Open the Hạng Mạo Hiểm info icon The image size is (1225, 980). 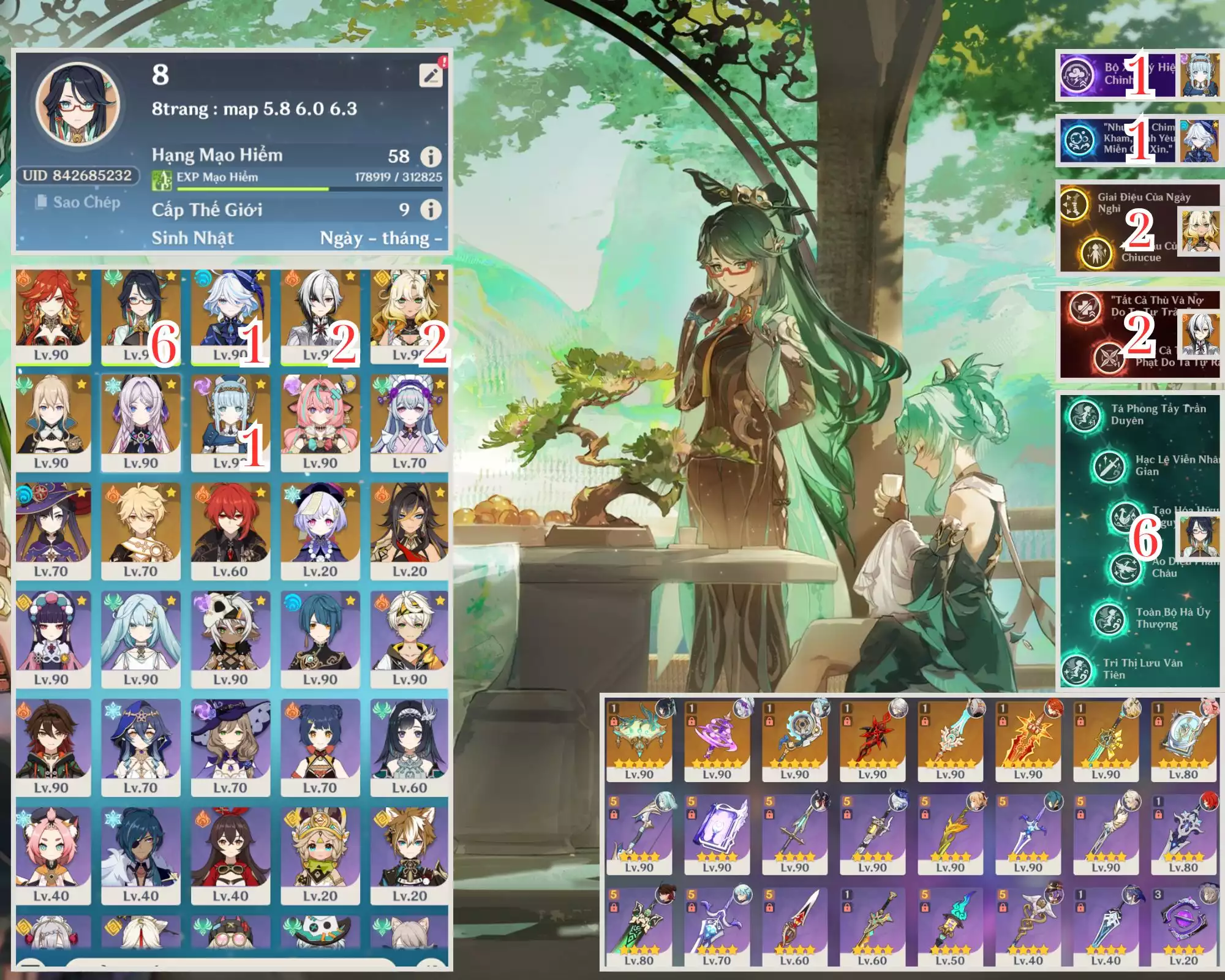[431, 157]
